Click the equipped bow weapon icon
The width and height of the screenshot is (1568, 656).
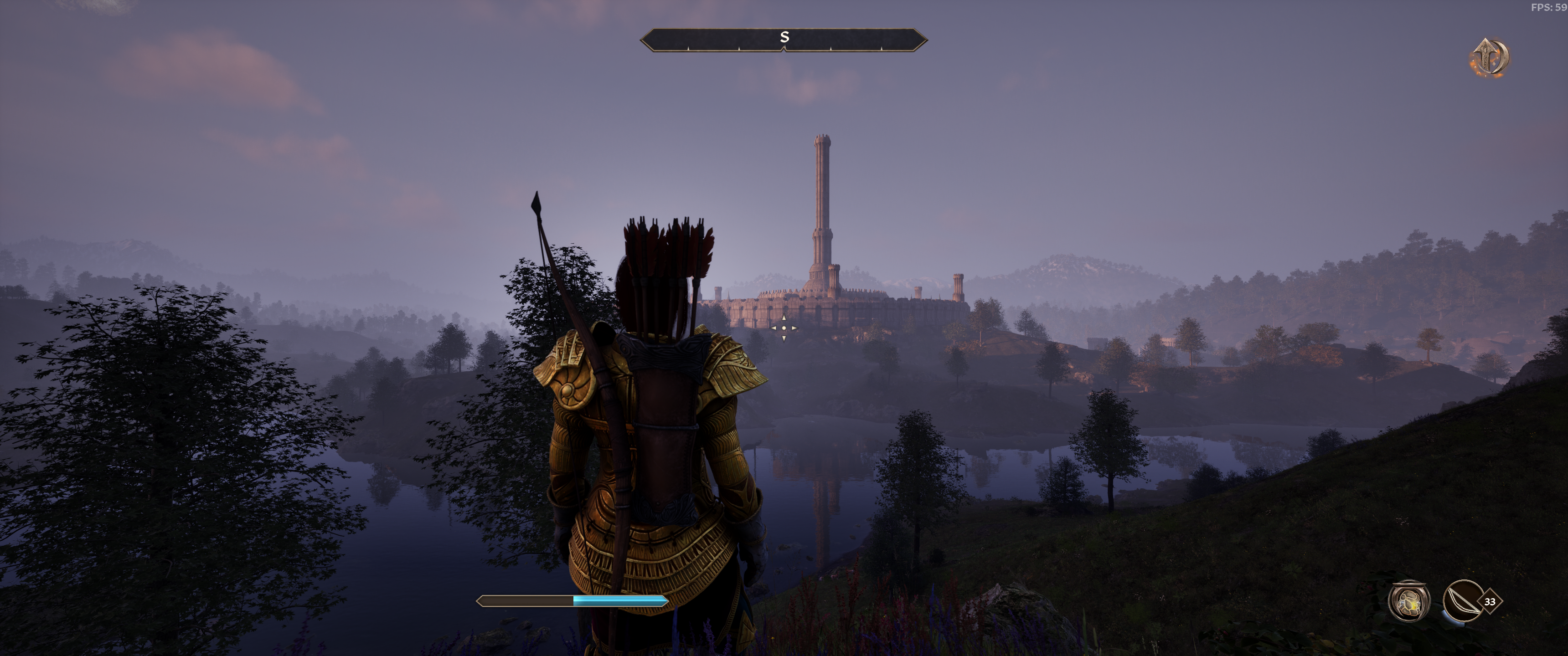(1462, 601)
